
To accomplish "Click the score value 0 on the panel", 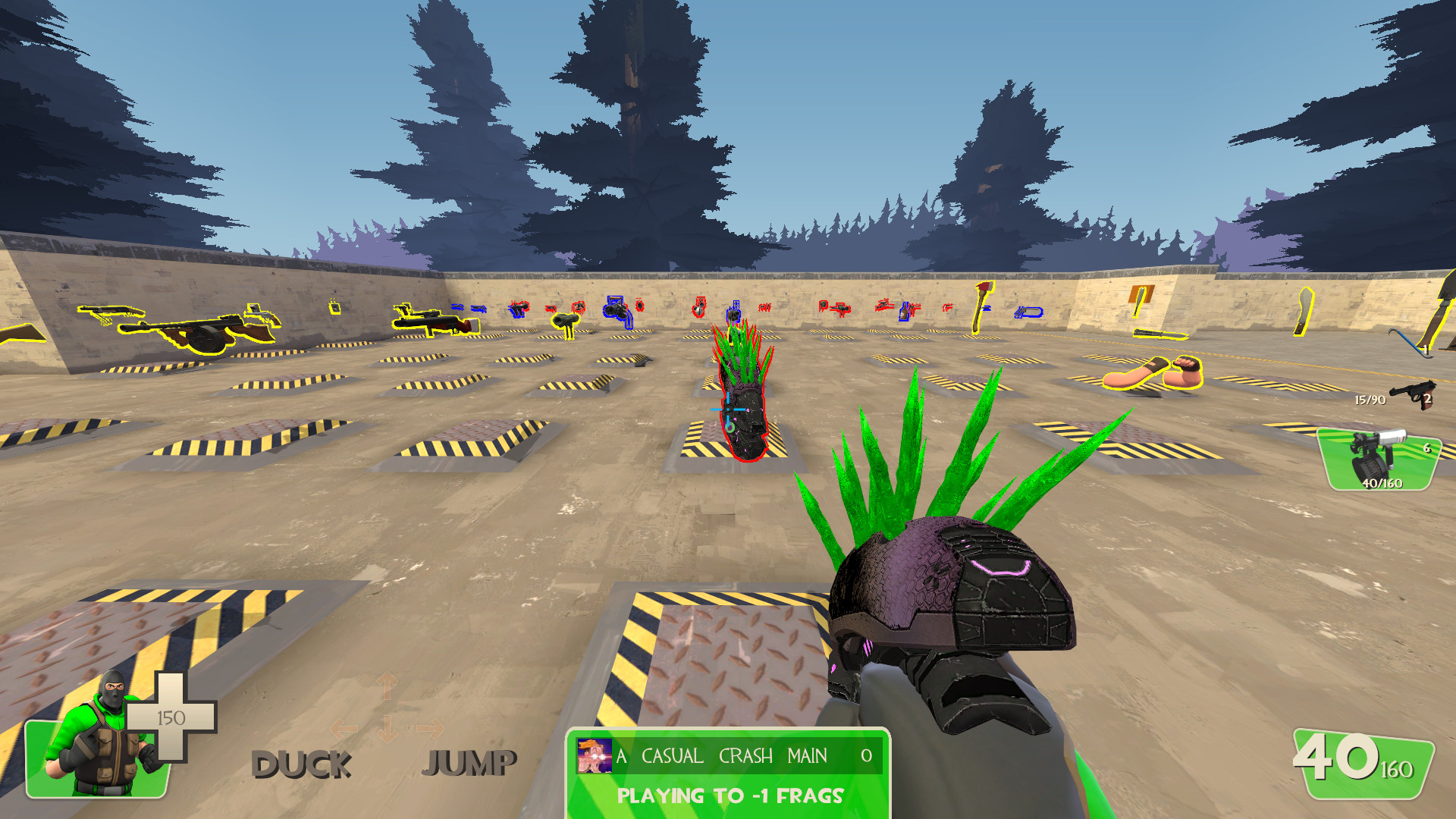I will [x=865, y=755].
